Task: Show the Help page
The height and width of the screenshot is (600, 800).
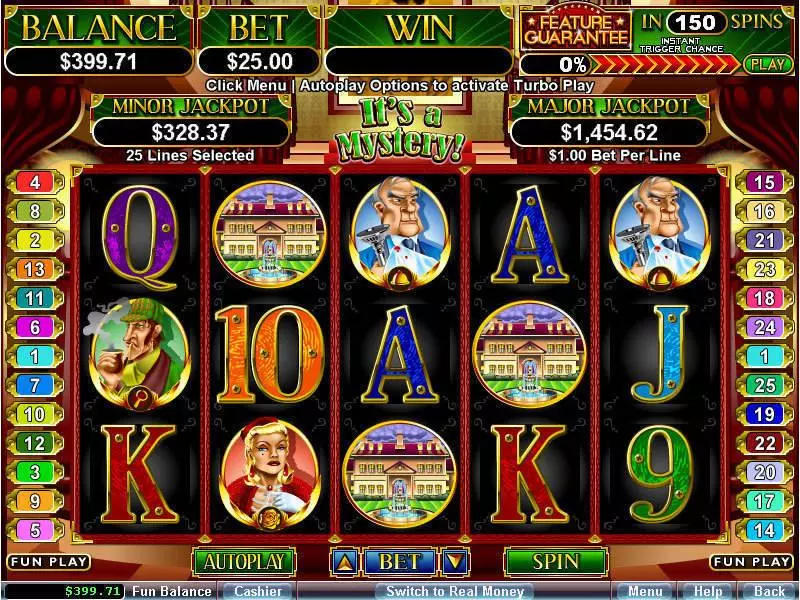Action: (x=708, y=591)
